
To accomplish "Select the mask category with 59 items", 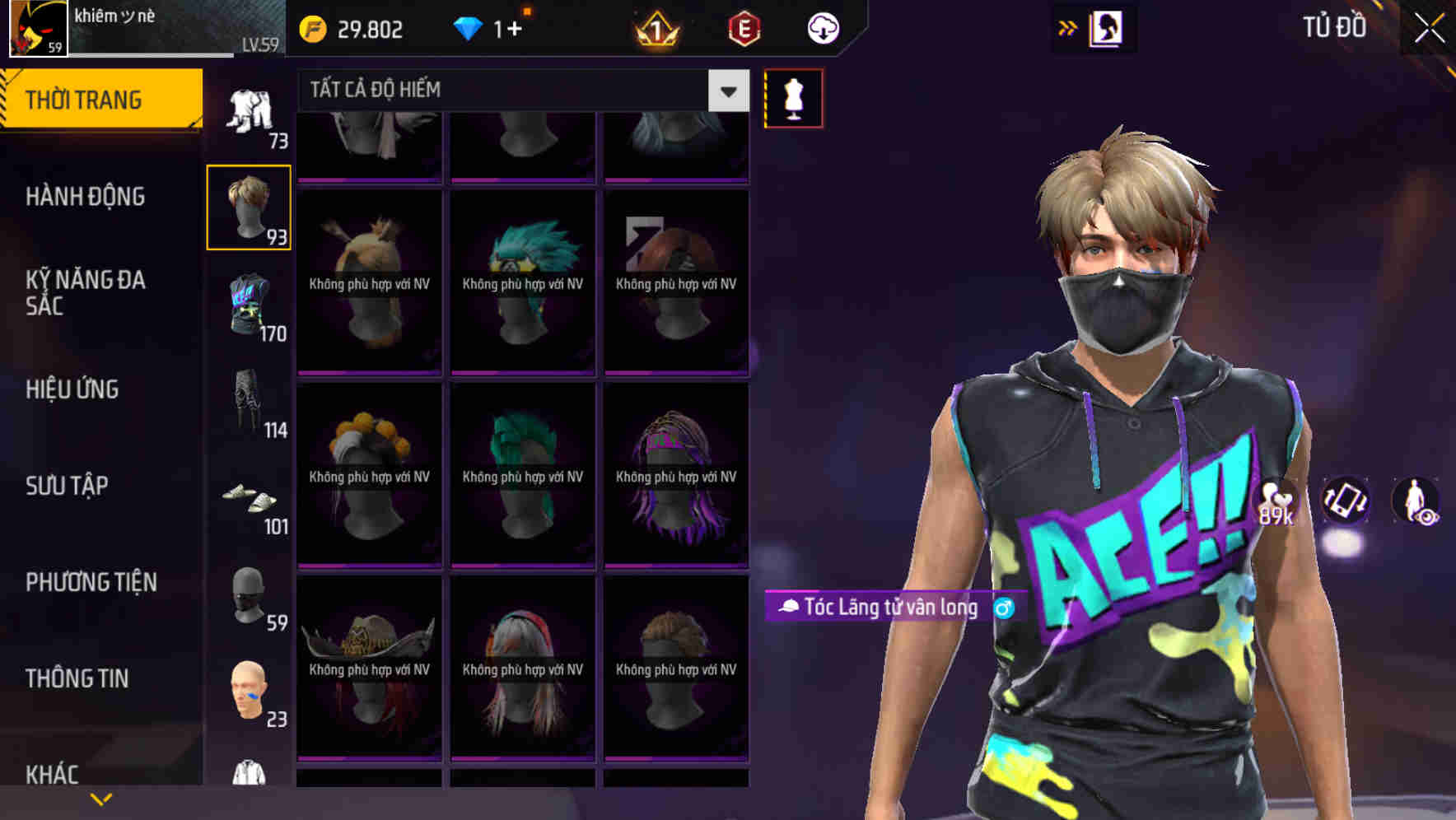I will [x=249, y=597].
